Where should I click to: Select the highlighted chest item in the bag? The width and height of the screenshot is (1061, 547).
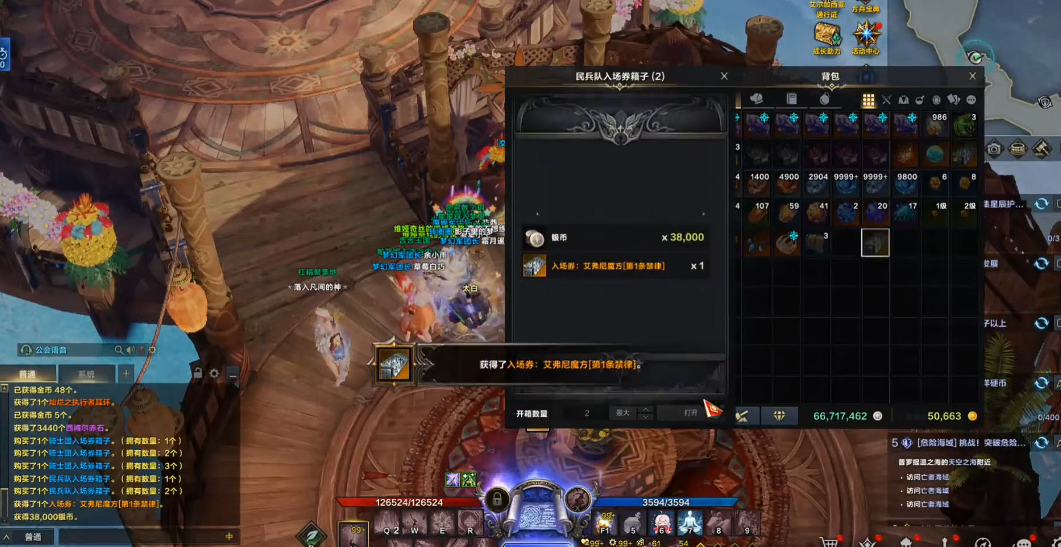(875, 243)
